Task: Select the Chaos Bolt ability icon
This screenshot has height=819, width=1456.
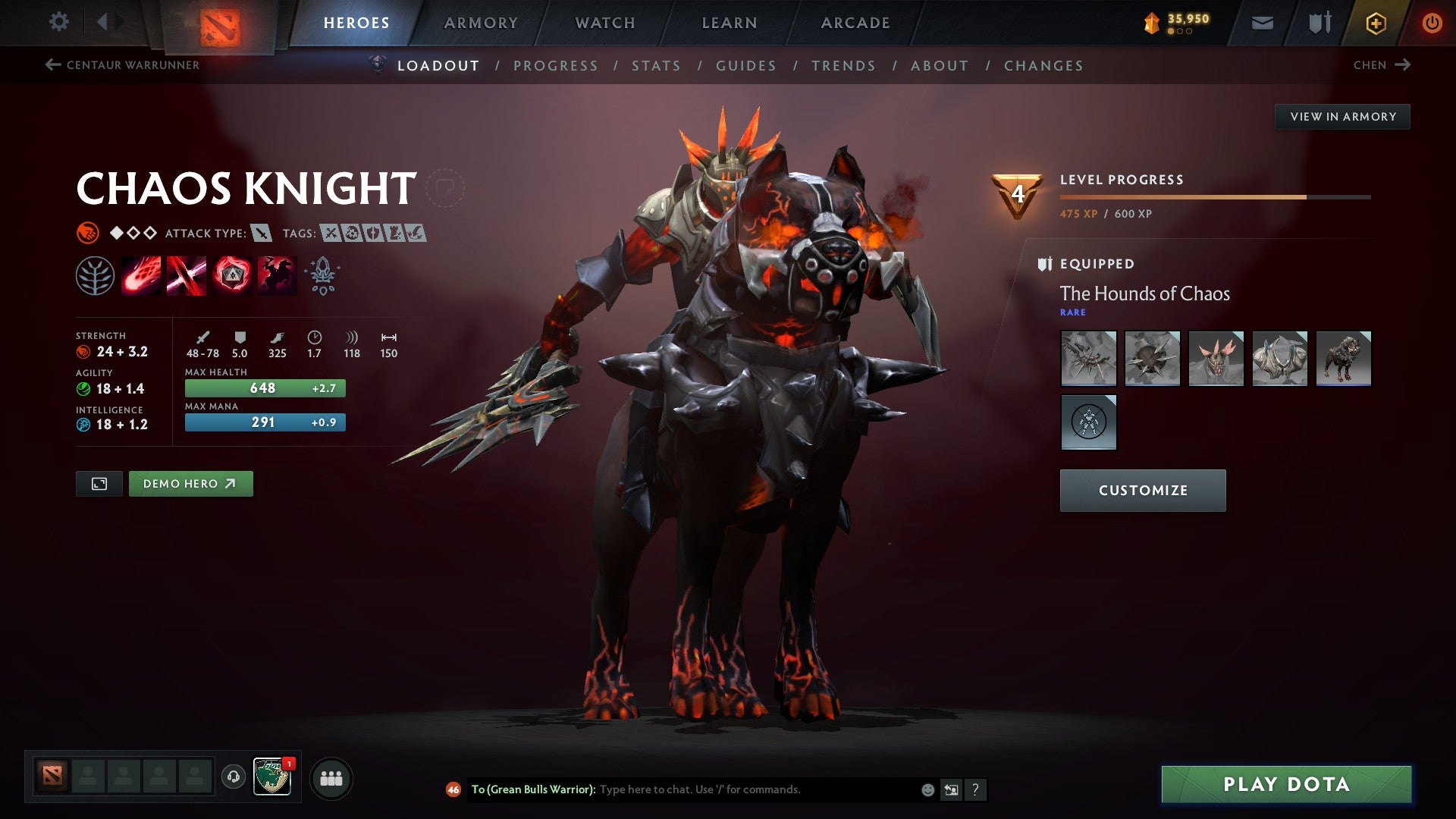Action: [x=139, y=275]
